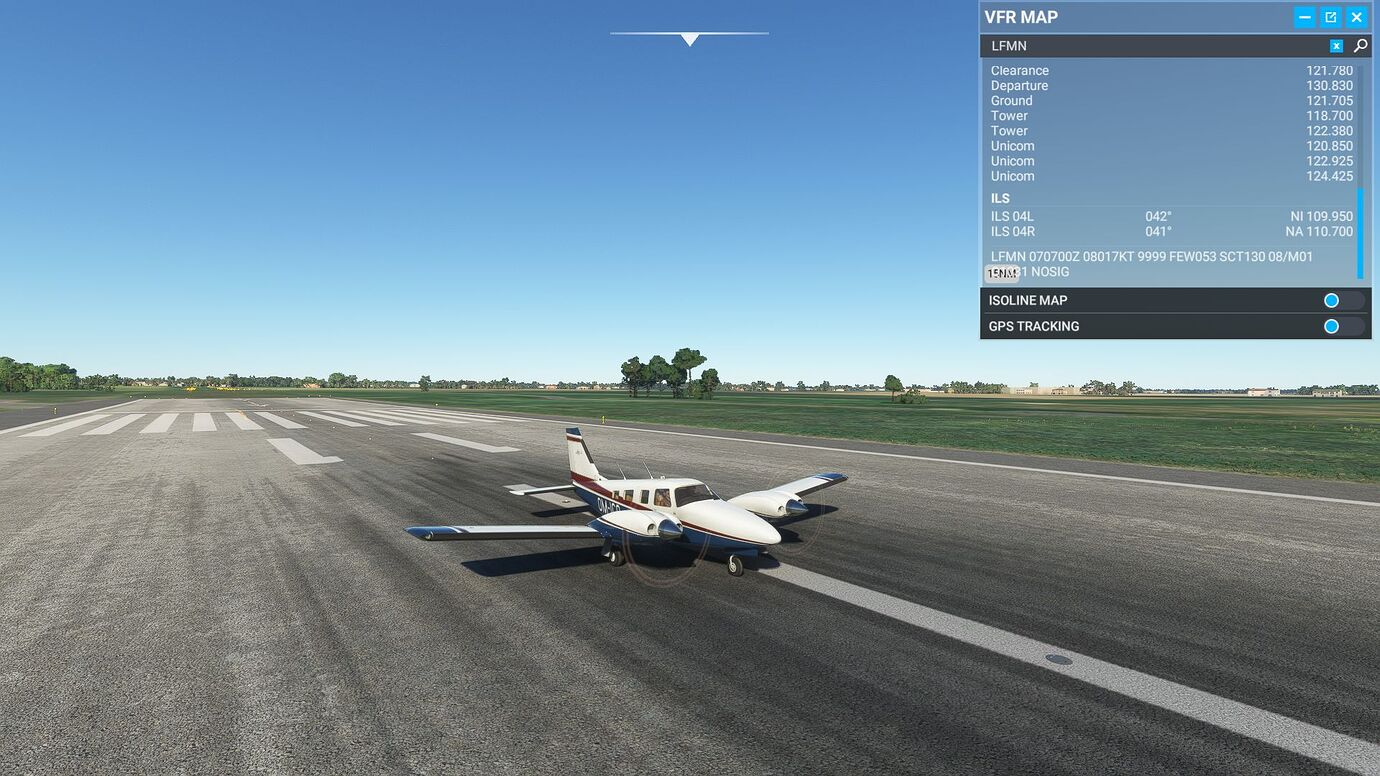Close the VFR Map window

tap(1357, 16)
